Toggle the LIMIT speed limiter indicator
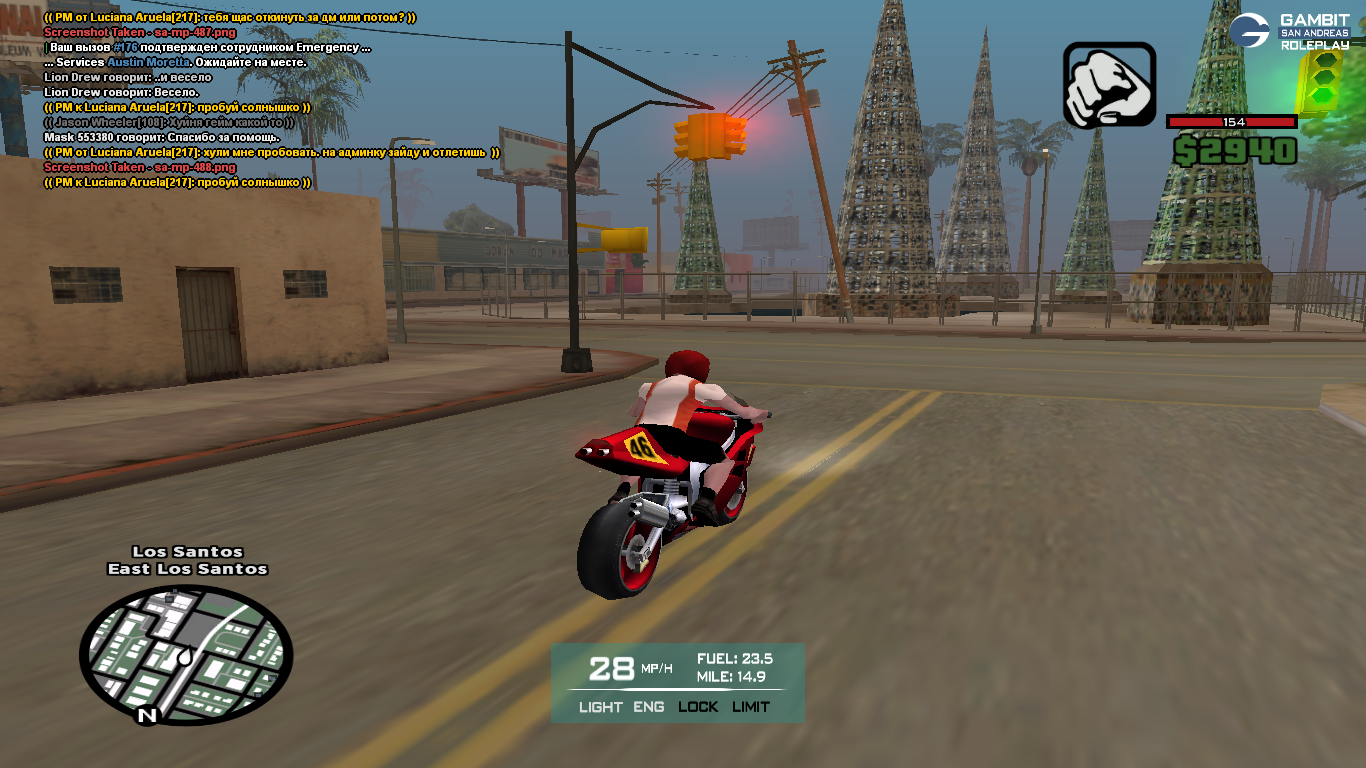This screenshot has width=1366, height=768. pos(751,707)
